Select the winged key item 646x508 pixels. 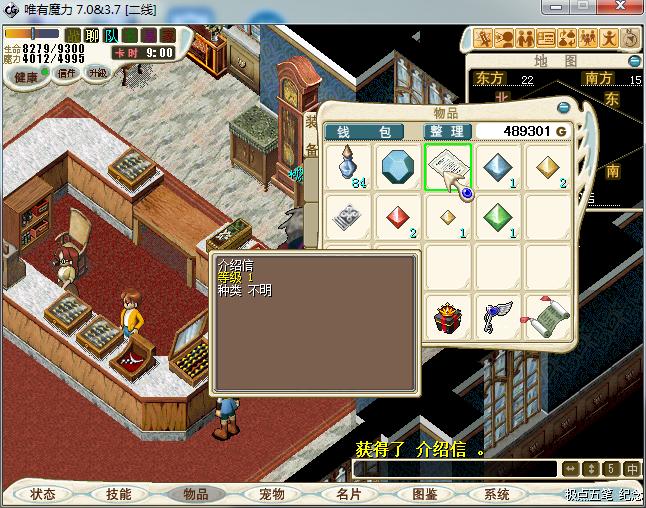[x=497, y=319]
